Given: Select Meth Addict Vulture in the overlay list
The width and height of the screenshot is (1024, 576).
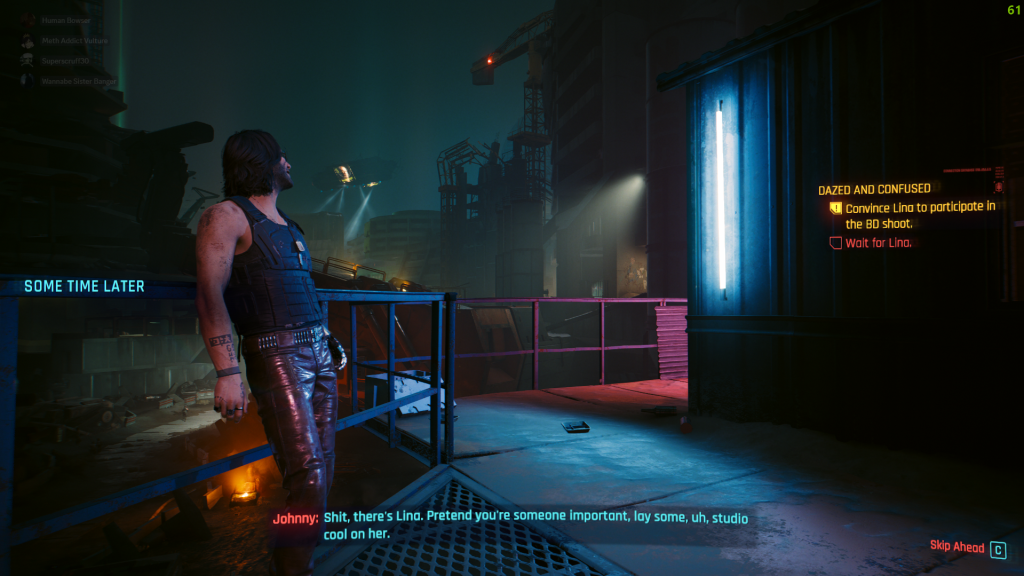Looking at the screenshot, I should (x=74, y=40).
